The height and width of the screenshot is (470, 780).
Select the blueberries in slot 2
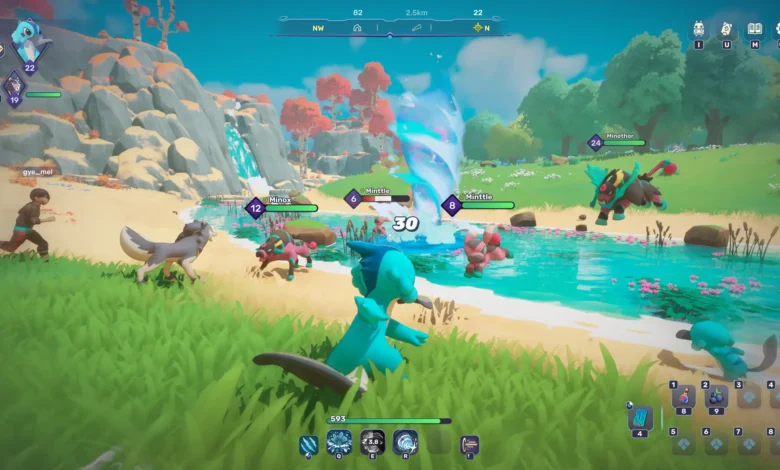coord(716,397)
